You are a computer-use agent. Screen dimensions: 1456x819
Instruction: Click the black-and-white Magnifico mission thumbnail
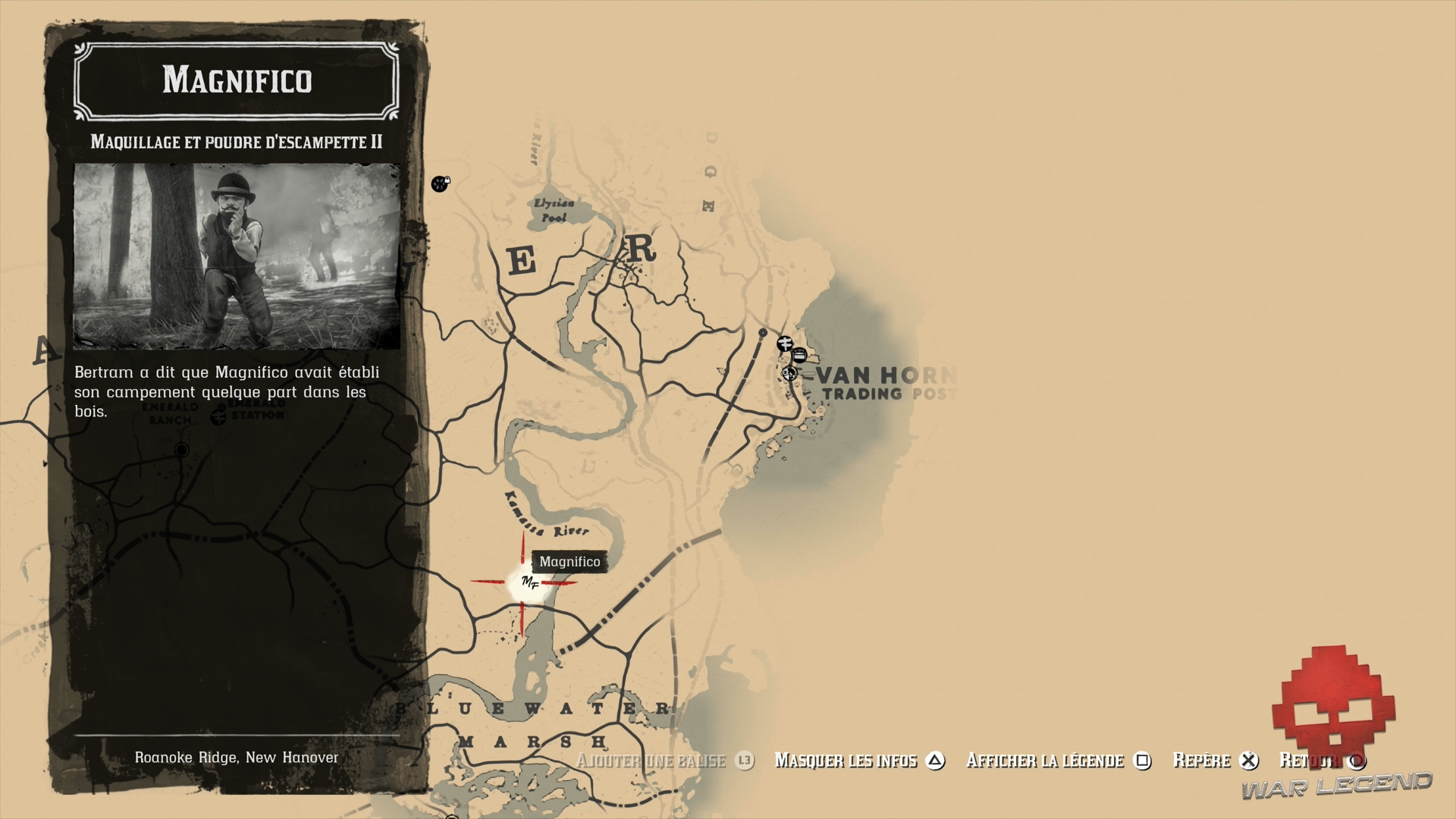(237, 255)
